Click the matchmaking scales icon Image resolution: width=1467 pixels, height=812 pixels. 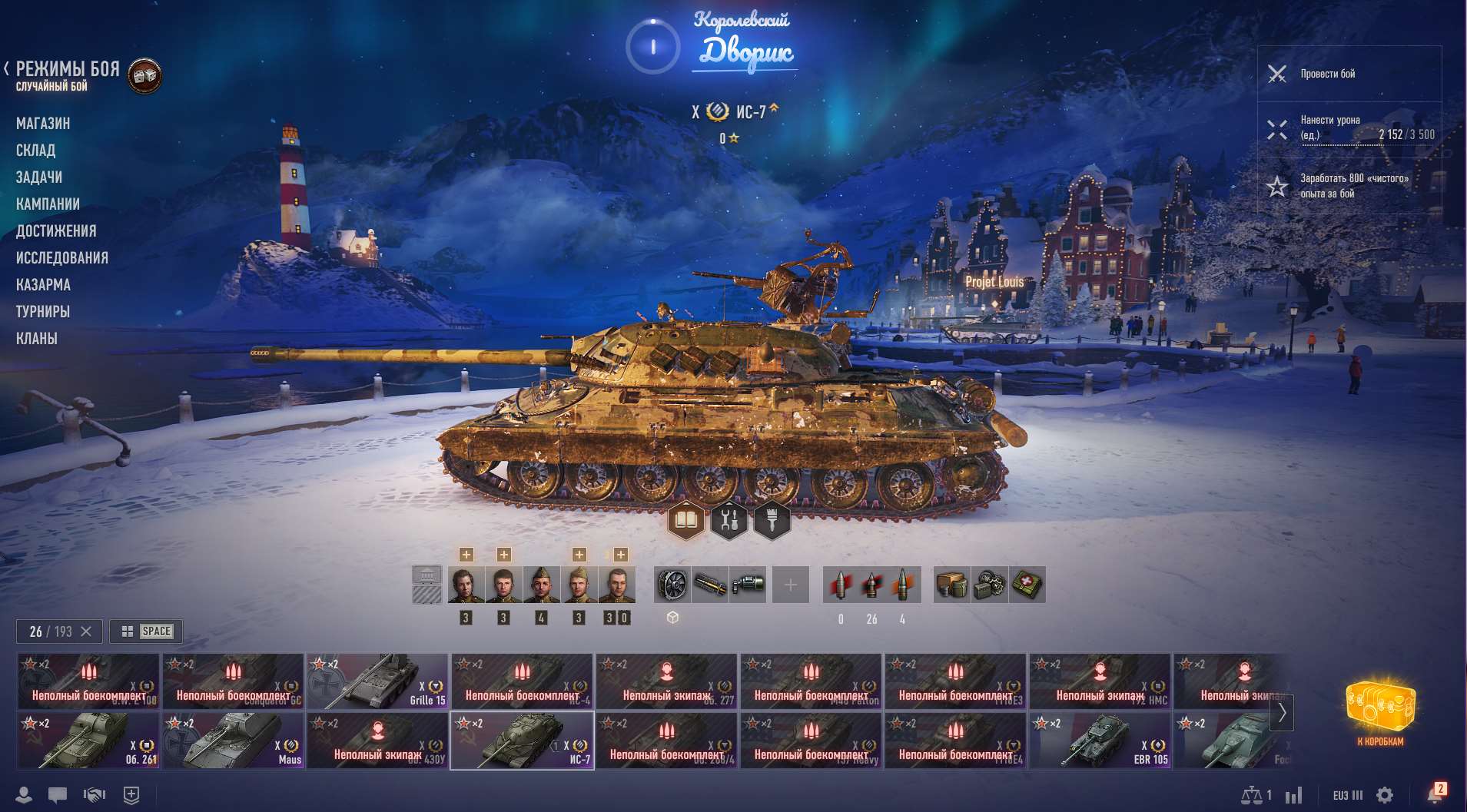click(x=1254, y=795)
